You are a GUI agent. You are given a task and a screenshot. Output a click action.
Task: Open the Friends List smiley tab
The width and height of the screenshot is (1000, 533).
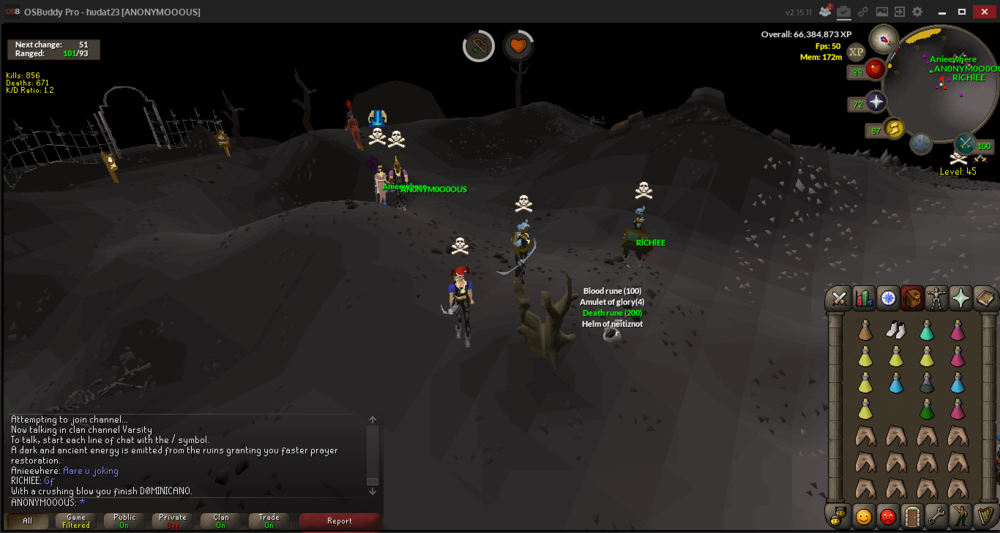click(863, 516)
